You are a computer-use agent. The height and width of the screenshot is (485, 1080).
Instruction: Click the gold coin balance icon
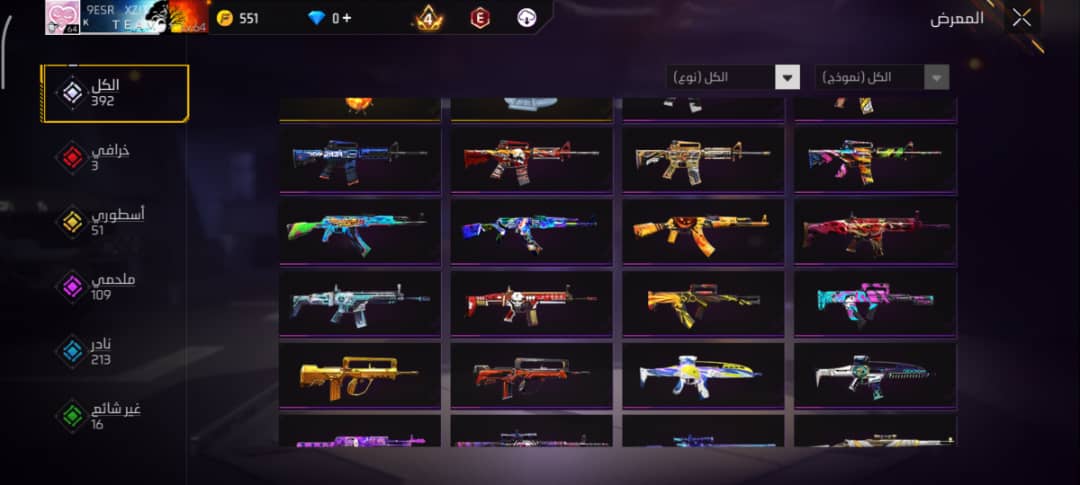tap(225, 18)
